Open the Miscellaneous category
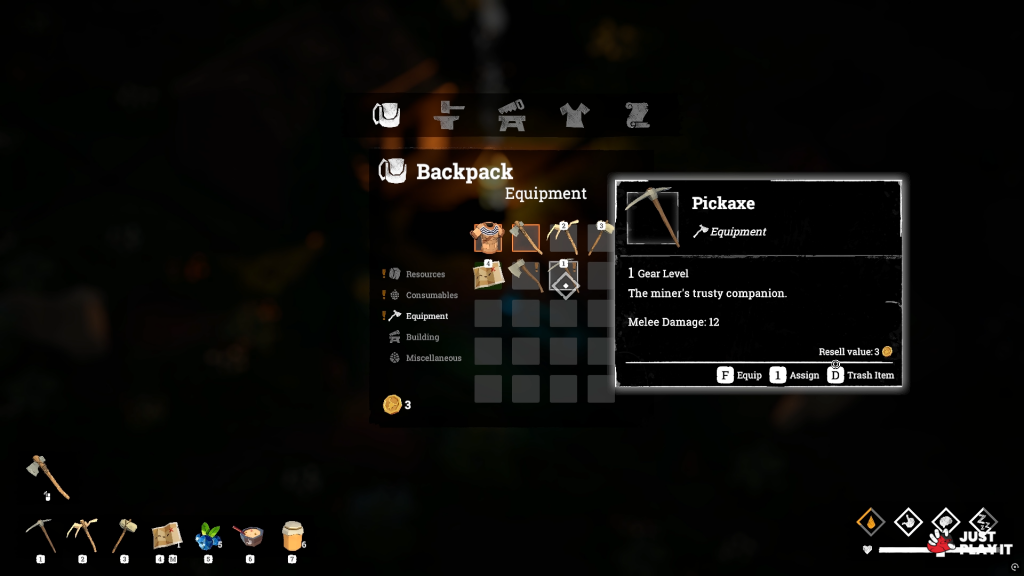This screenshot has width=1024, height=576. pos(433,358)
